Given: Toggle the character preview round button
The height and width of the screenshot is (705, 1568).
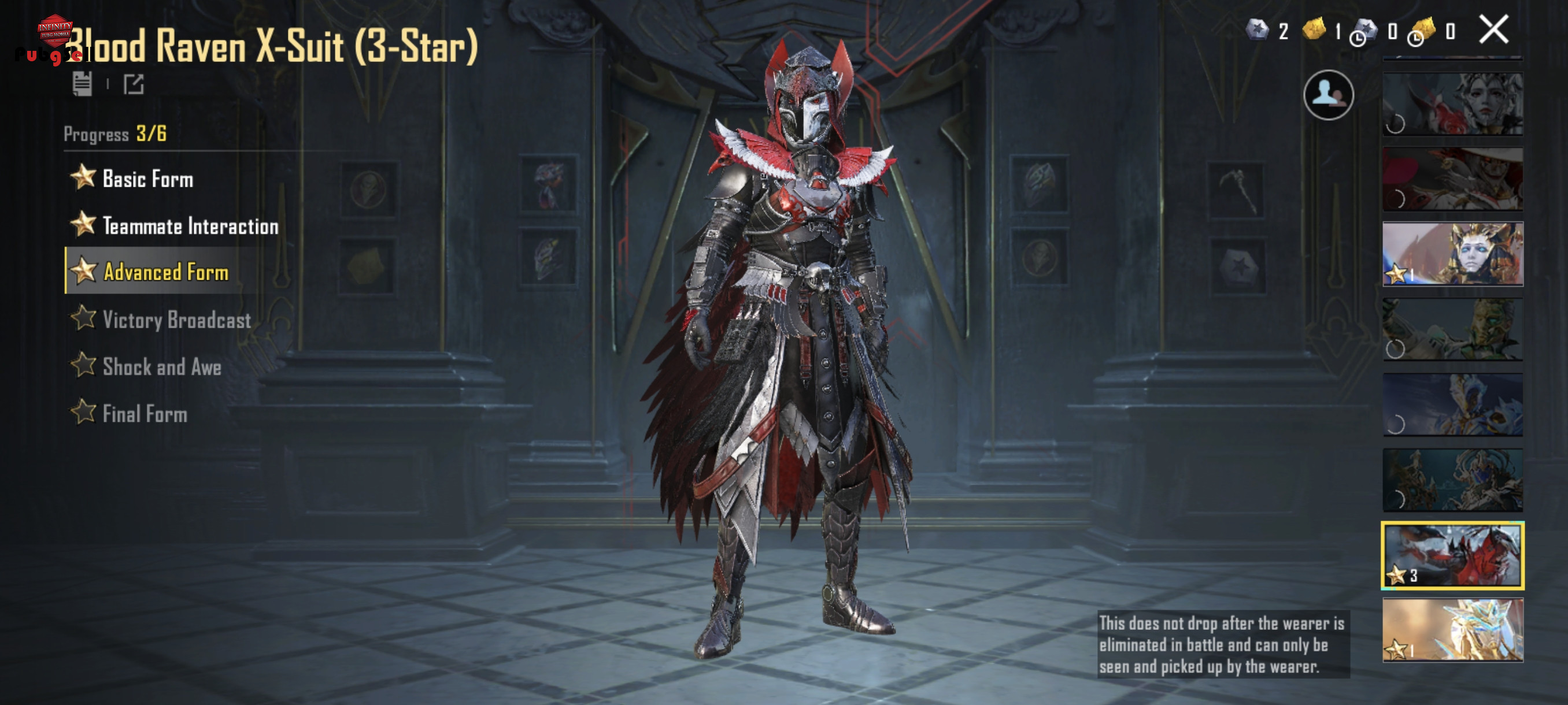Looking at the screenshot, I should (x=1328, y=95).
